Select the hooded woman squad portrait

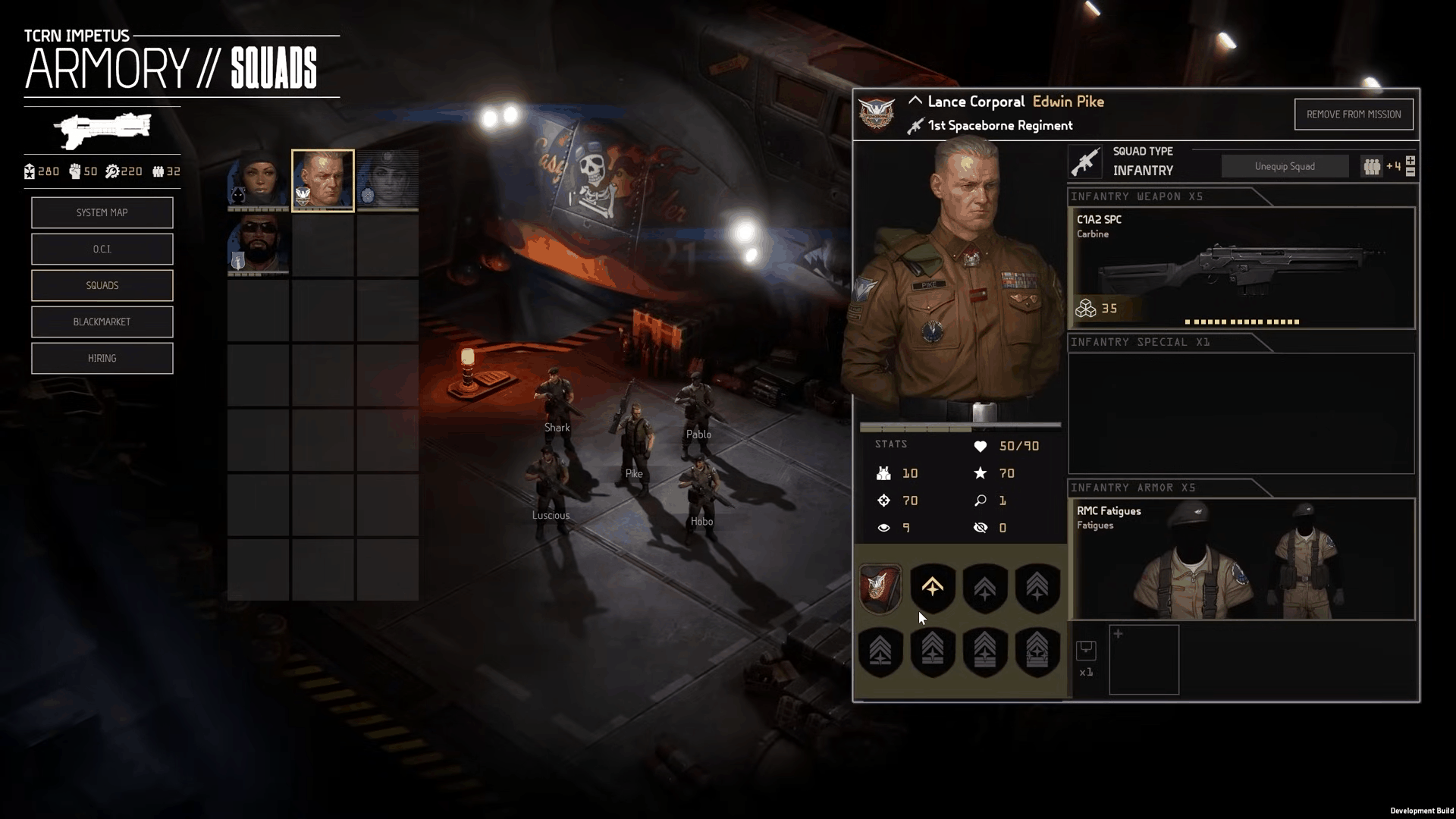click(x=258, y=180)
